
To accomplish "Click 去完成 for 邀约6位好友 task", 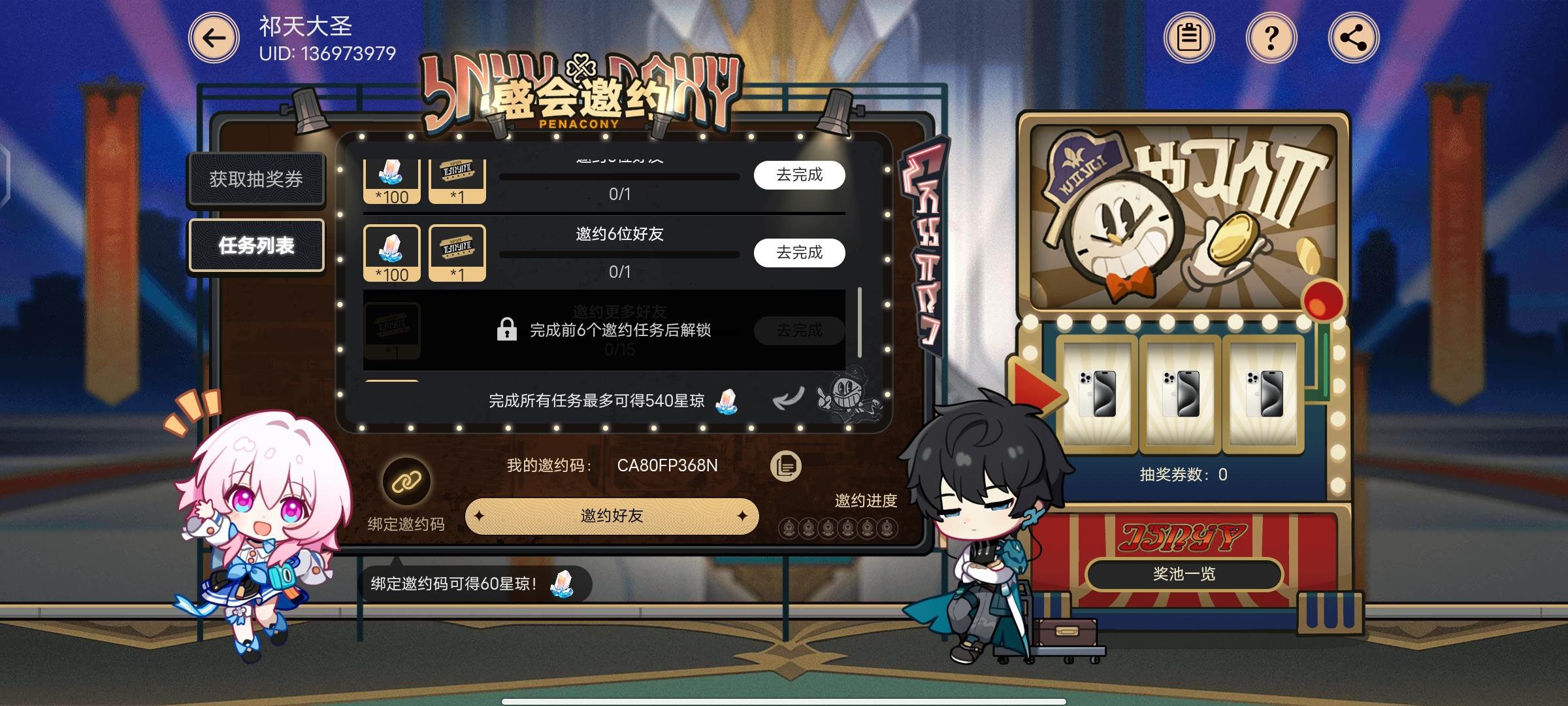I will click(x=798, y=253).
